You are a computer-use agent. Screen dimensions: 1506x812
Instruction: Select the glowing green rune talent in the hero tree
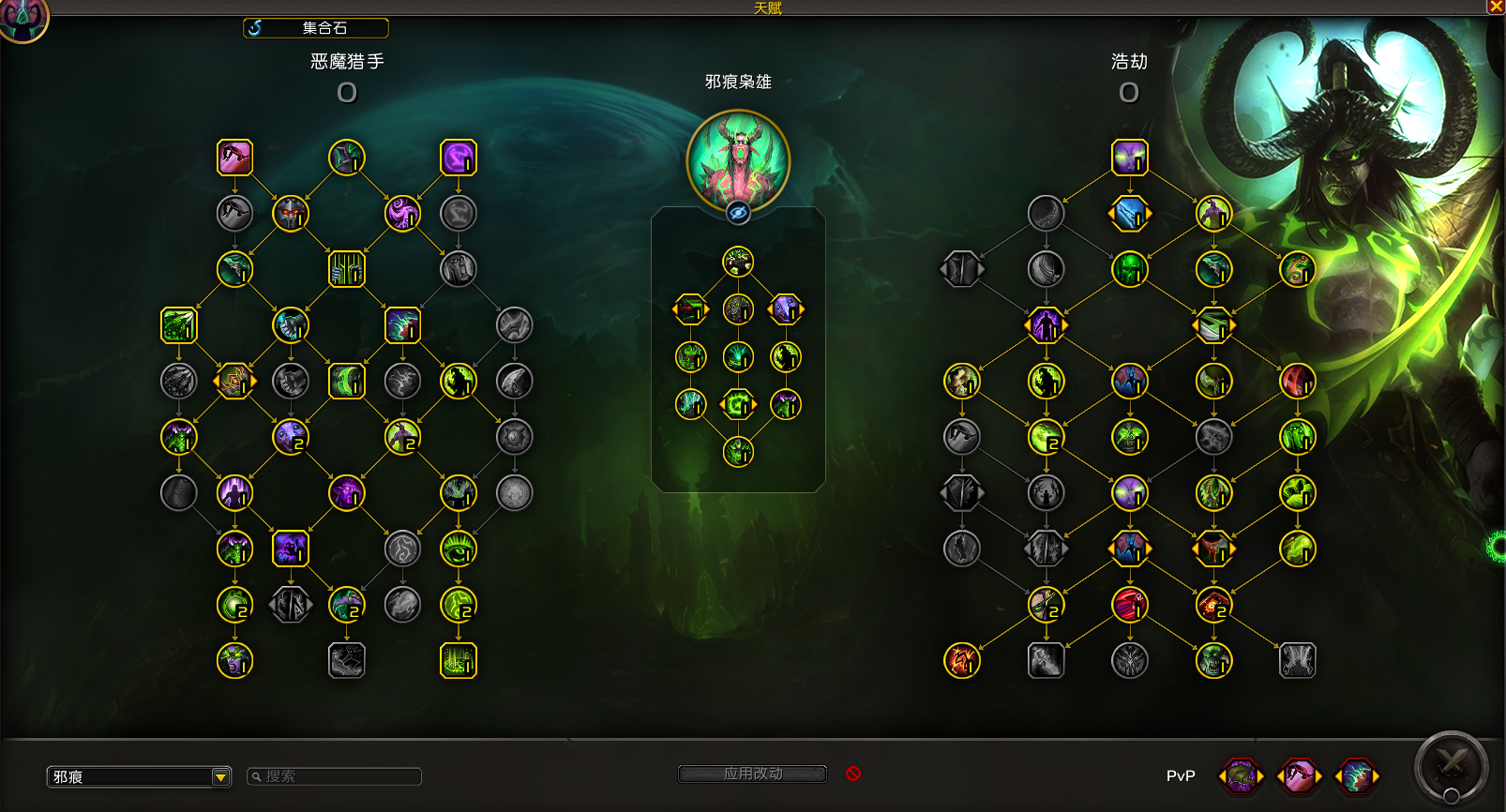[738, 404]
